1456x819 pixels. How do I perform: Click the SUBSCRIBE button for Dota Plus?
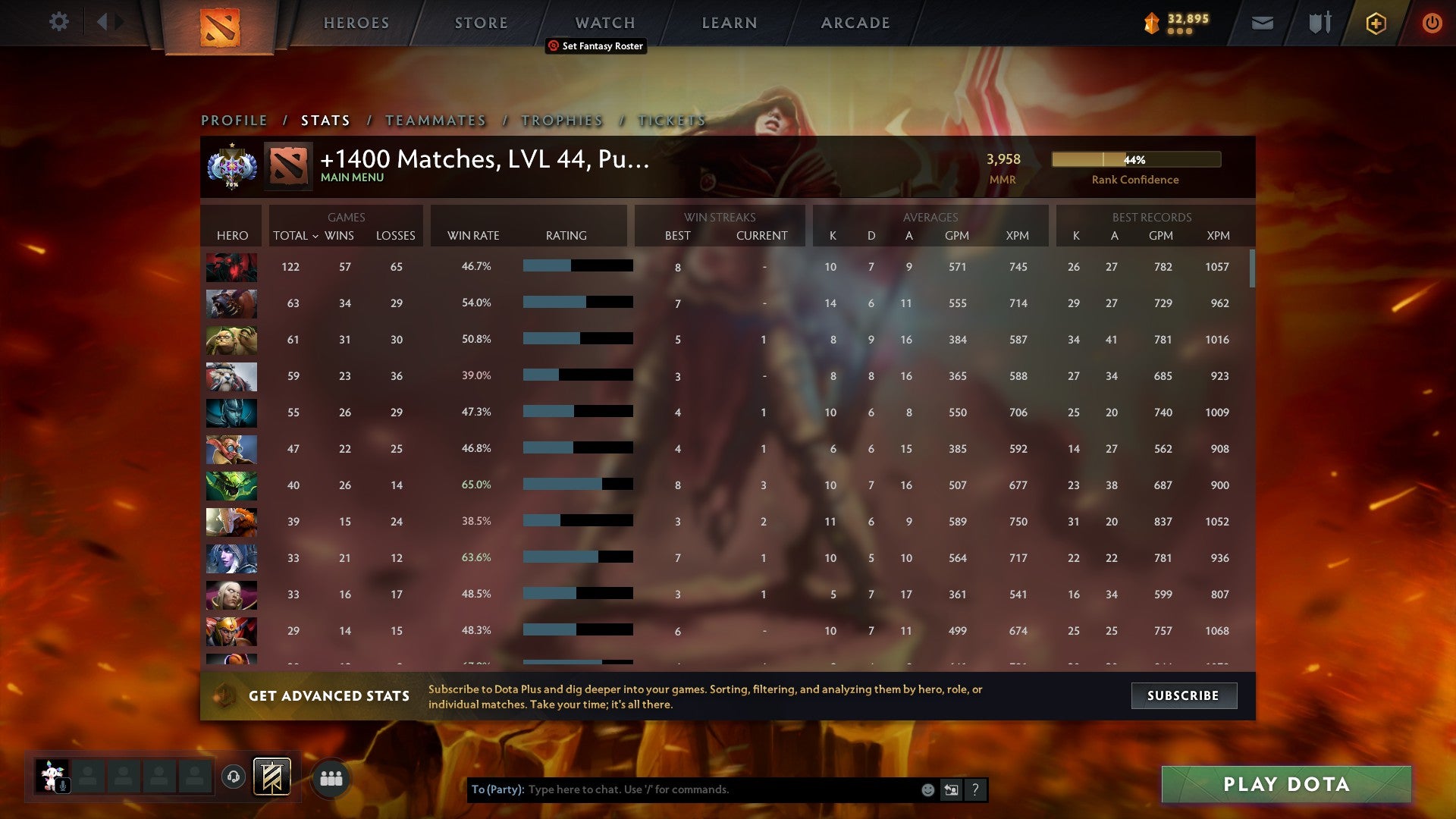click(1184, 695)
